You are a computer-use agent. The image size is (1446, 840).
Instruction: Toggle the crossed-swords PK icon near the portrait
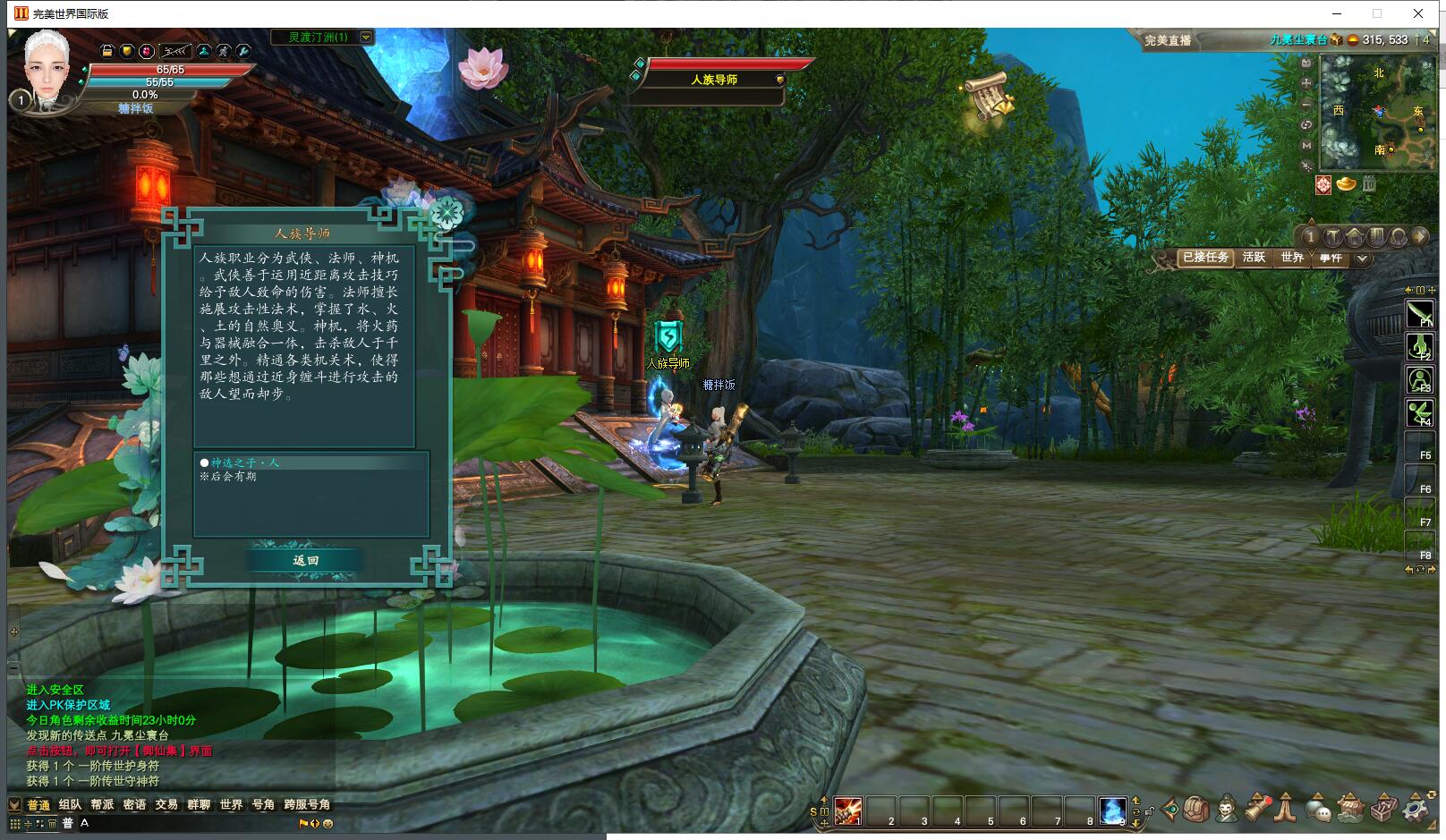coord(225,51)
